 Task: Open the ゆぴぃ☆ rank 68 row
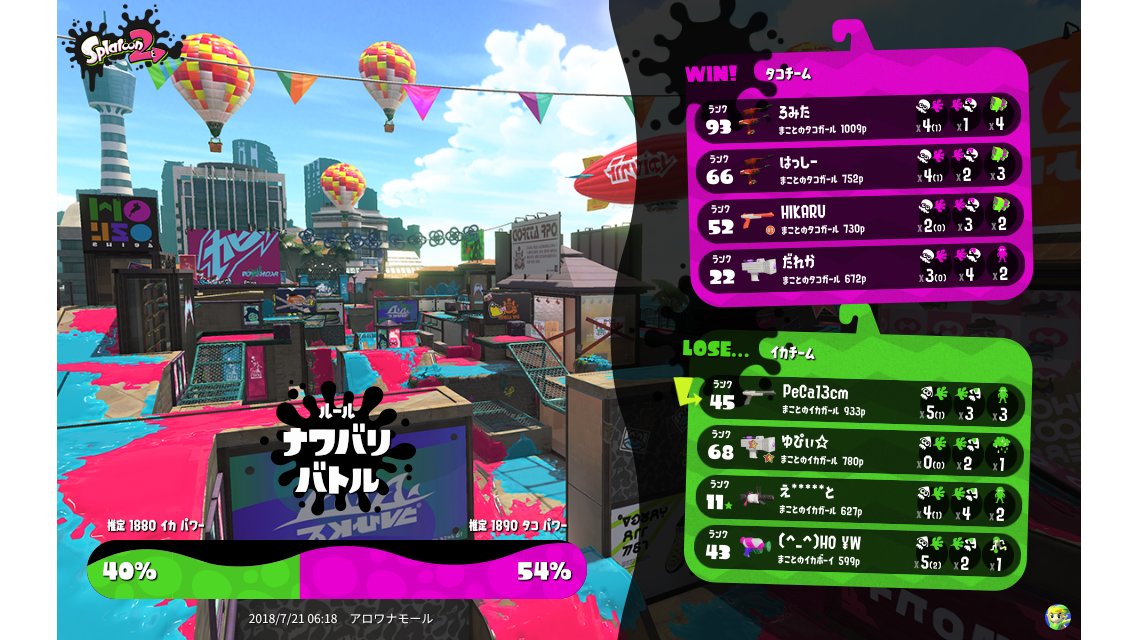point(860,451)
